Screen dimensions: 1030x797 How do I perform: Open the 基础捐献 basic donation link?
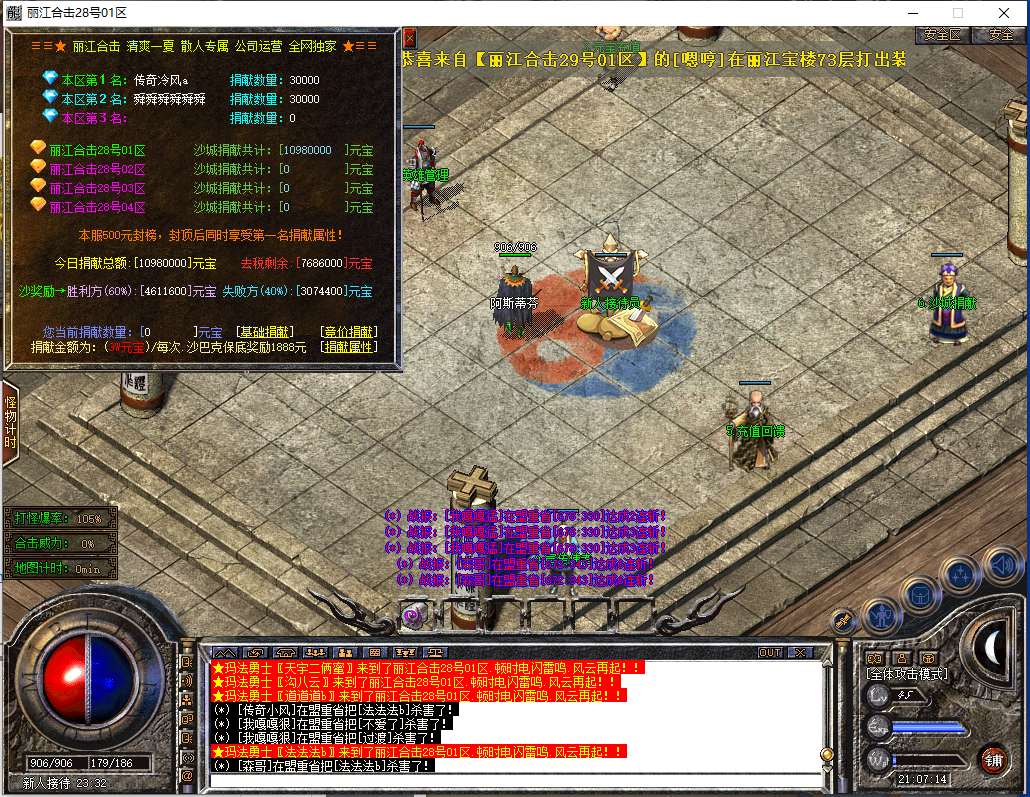(264, 331)
